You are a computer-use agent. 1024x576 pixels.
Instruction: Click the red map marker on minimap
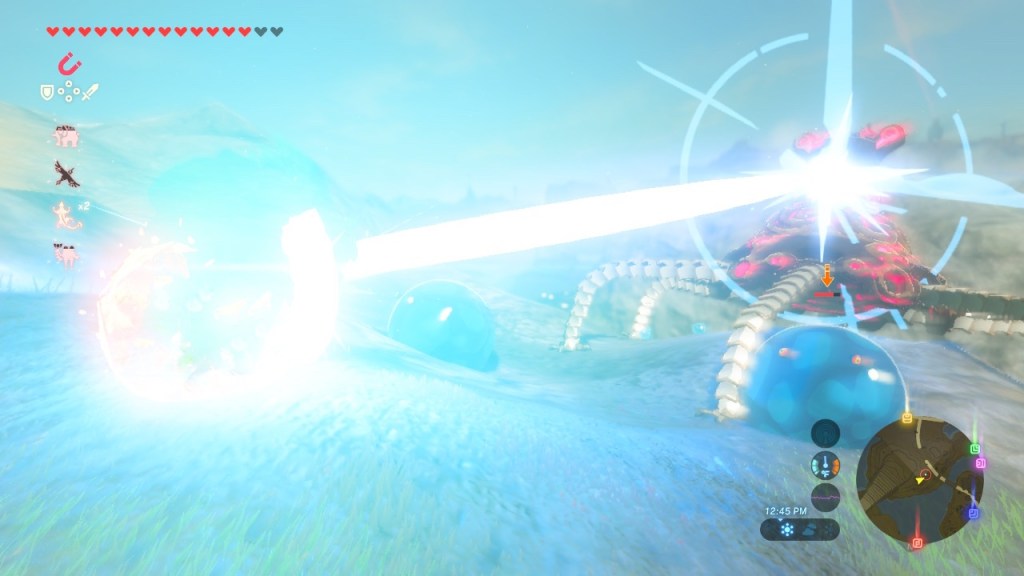tap(919, 542)
